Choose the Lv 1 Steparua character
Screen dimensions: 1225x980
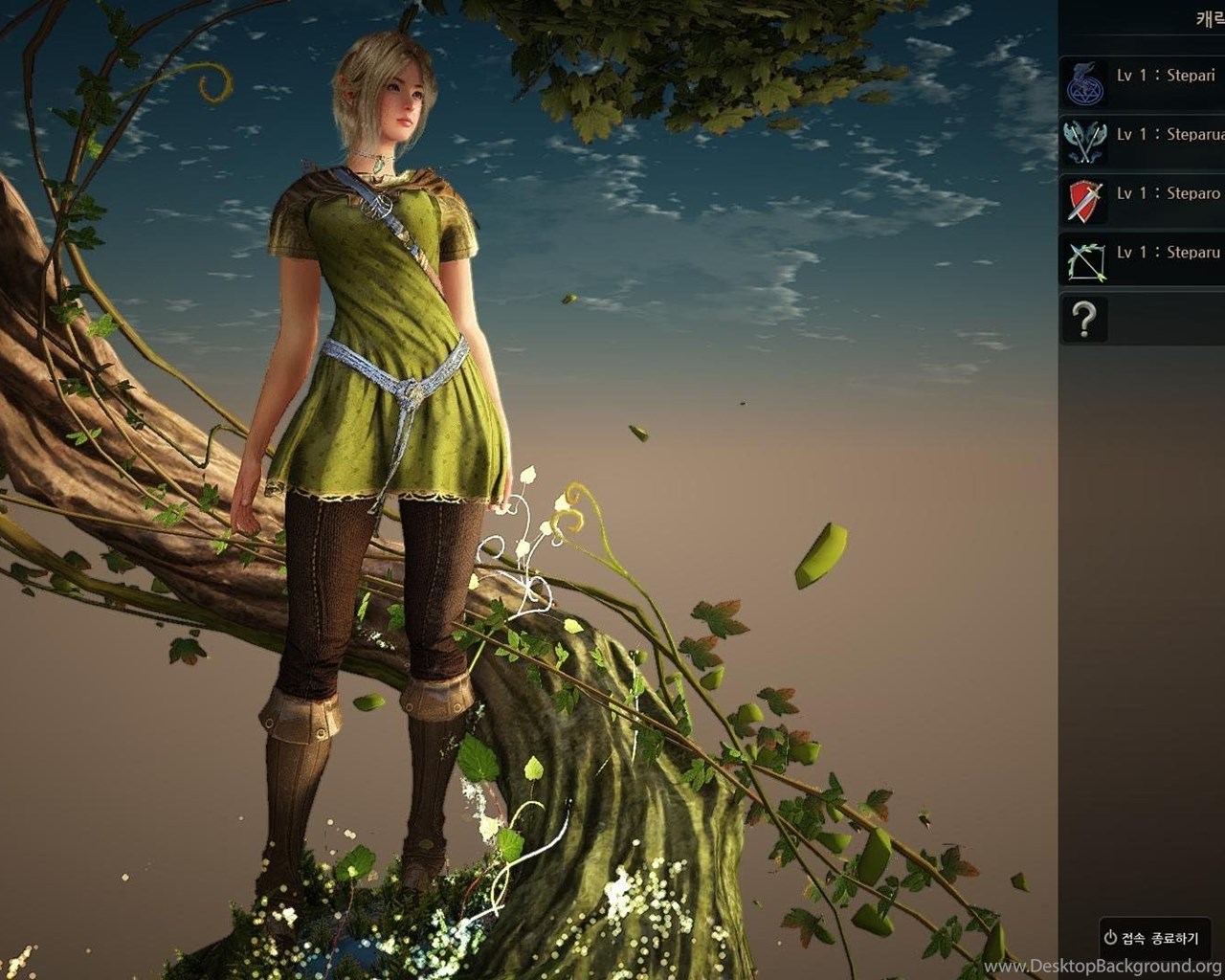pyautogui.click(x=1142, y=142)
